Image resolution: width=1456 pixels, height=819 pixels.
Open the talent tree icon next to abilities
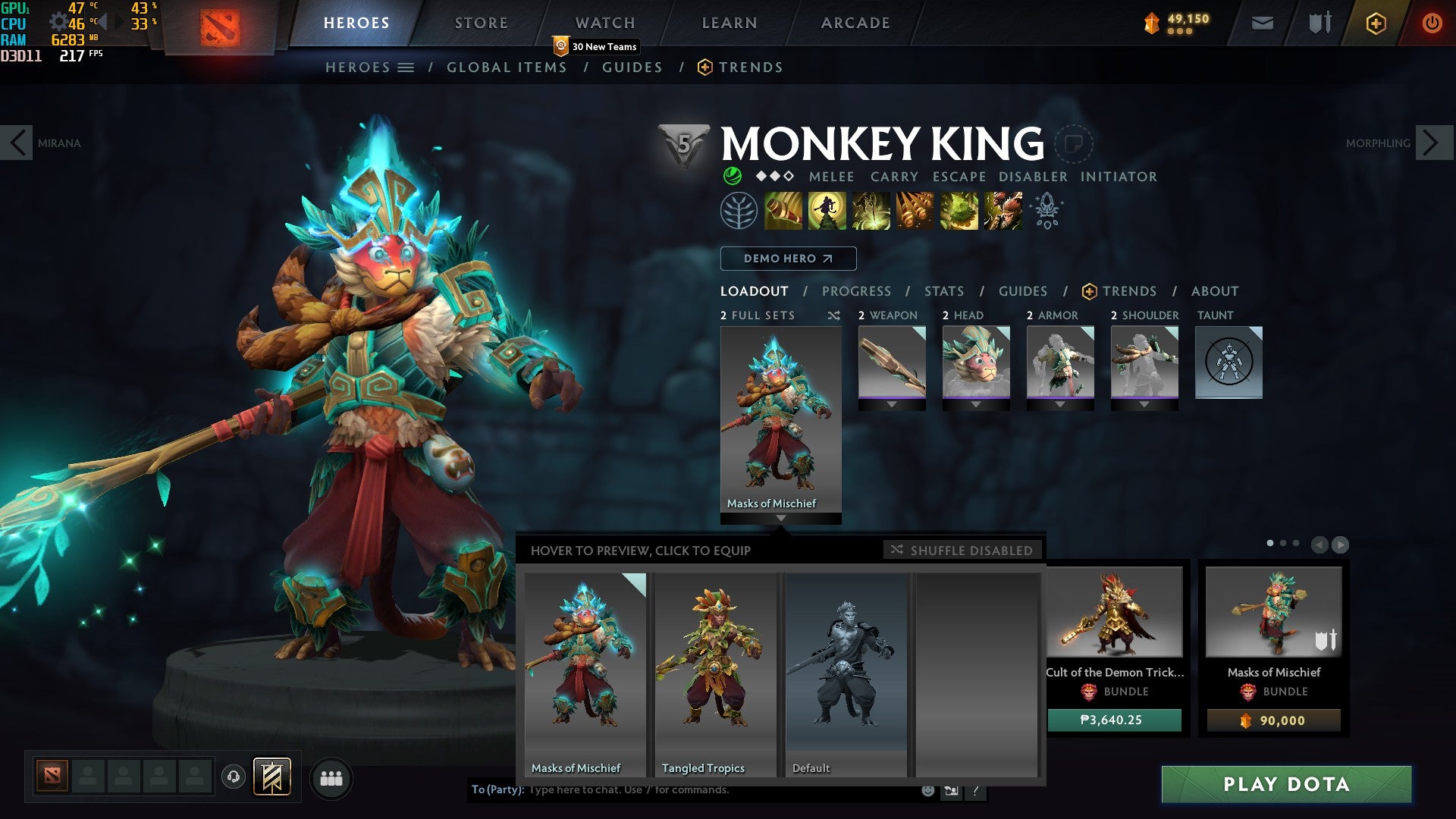737,212
